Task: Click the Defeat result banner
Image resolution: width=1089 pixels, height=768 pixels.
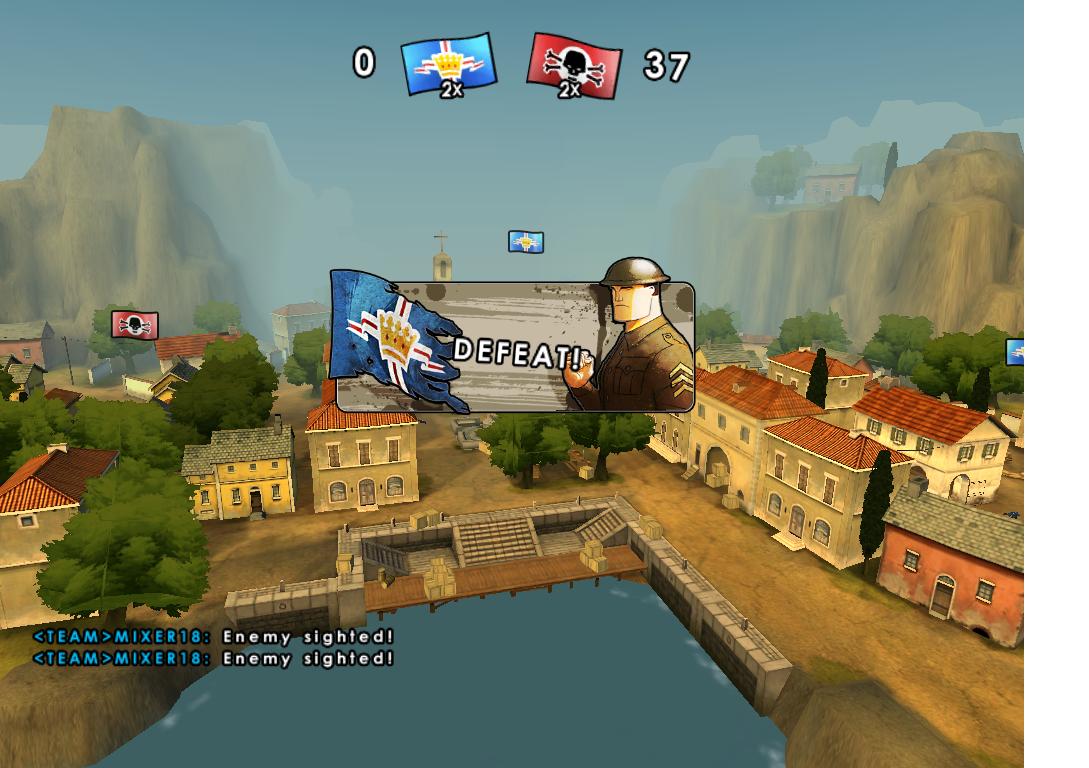Action: [512, 347]
